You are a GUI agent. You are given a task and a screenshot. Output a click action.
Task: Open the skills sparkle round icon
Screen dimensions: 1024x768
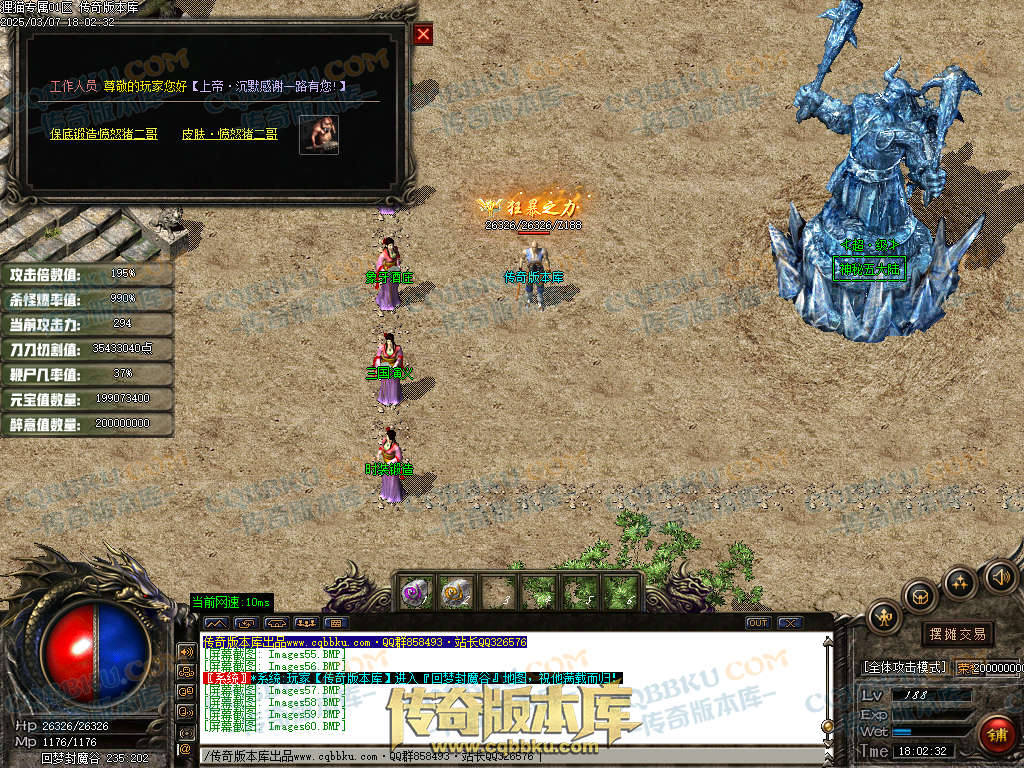[x=960, y=582]
